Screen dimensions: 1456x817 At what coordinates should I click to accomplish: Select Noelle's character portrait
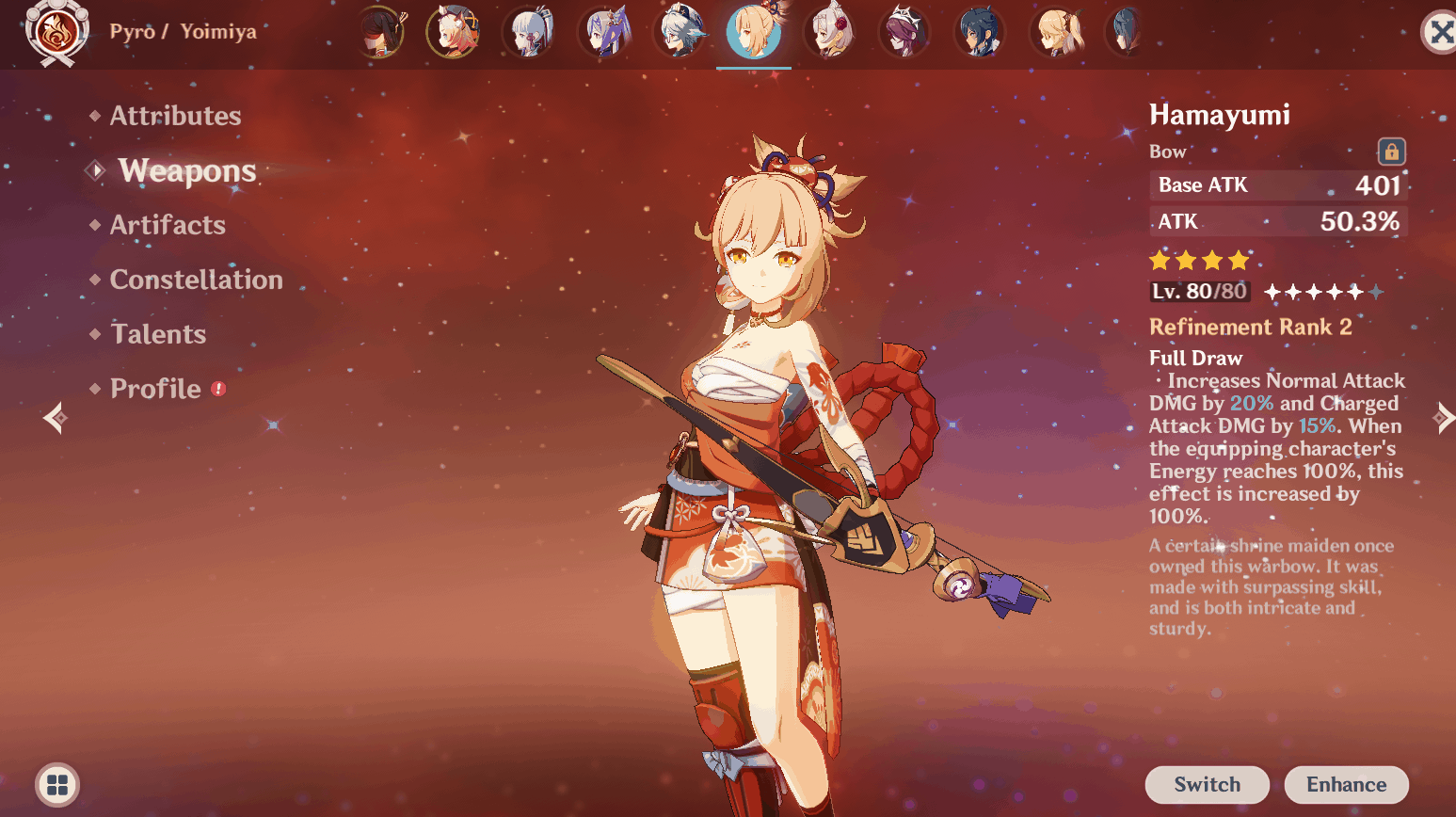[x=829, y=31]
